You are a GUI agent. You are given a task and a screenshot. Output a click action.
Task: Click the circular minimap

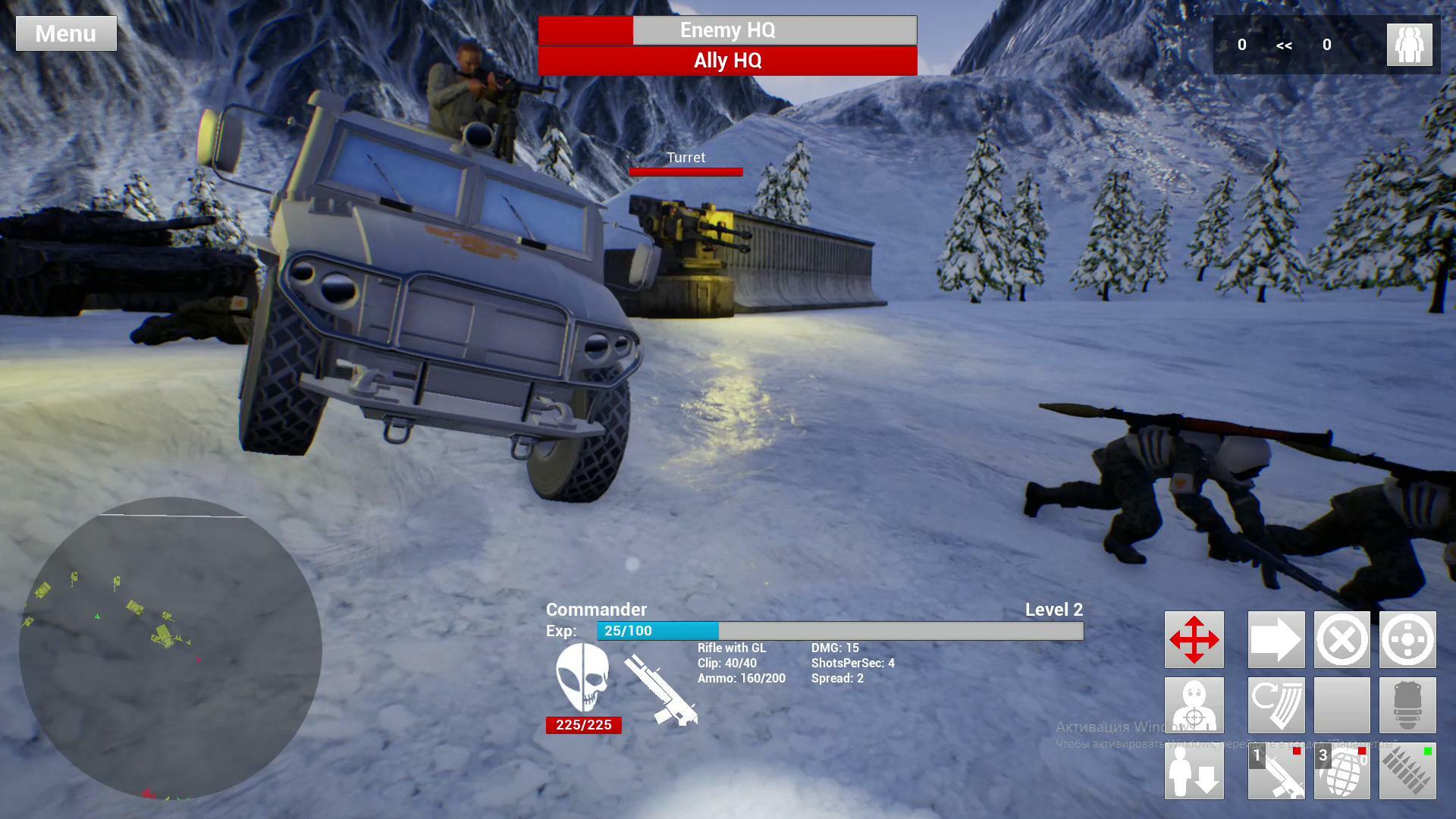171,648
